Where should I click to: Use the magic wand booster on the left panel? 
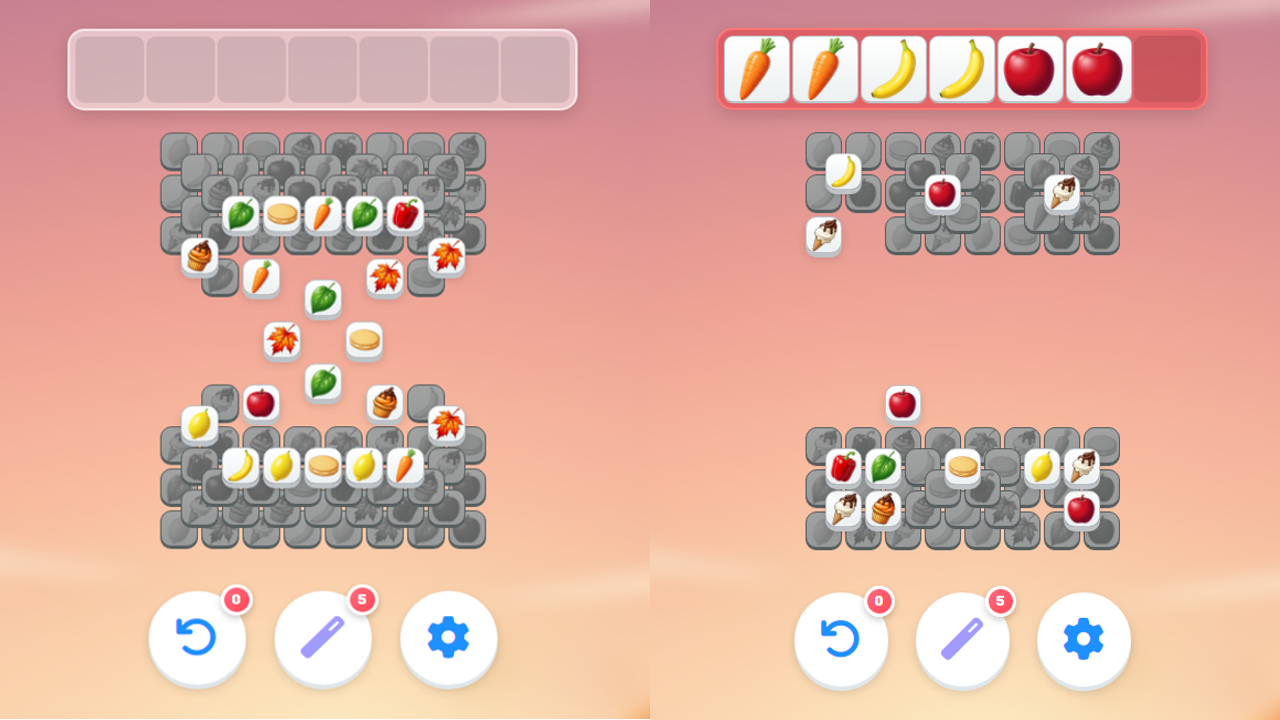click(x=322, y=639)
